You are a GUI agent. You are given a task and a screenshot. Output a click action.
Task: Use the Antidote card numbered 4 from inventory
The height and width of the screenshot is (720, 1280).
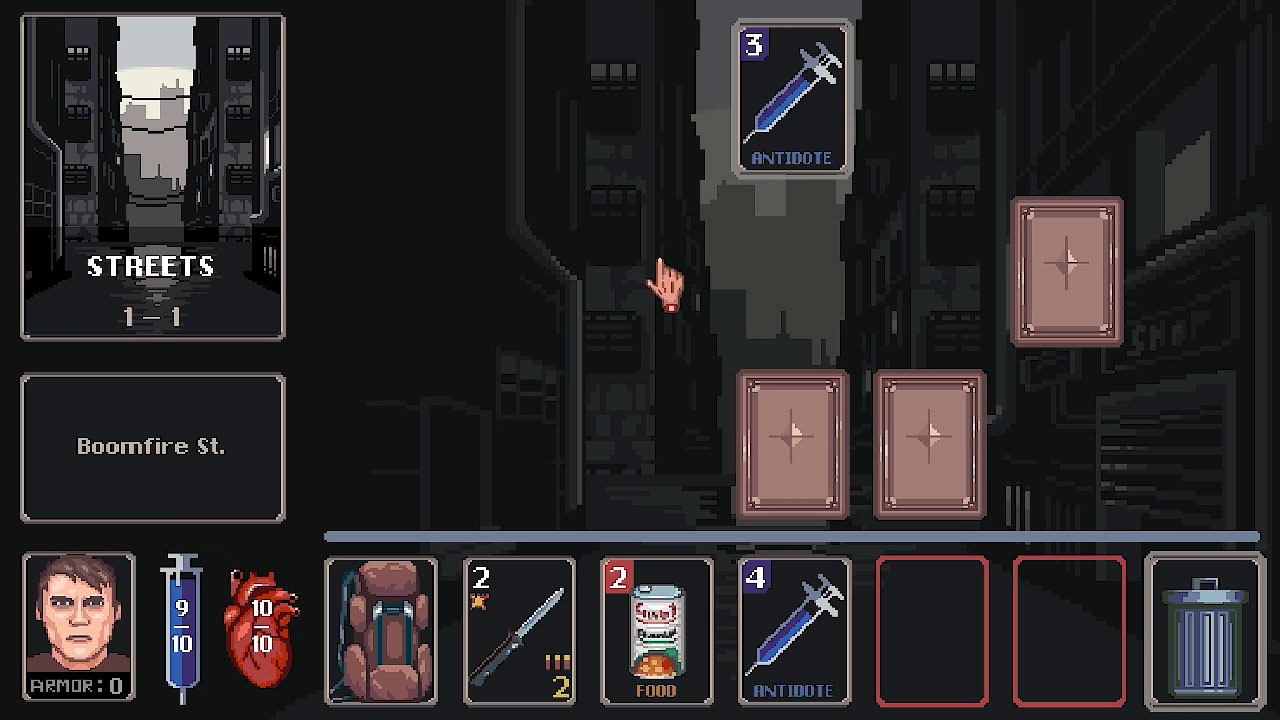tap(793, 632)
